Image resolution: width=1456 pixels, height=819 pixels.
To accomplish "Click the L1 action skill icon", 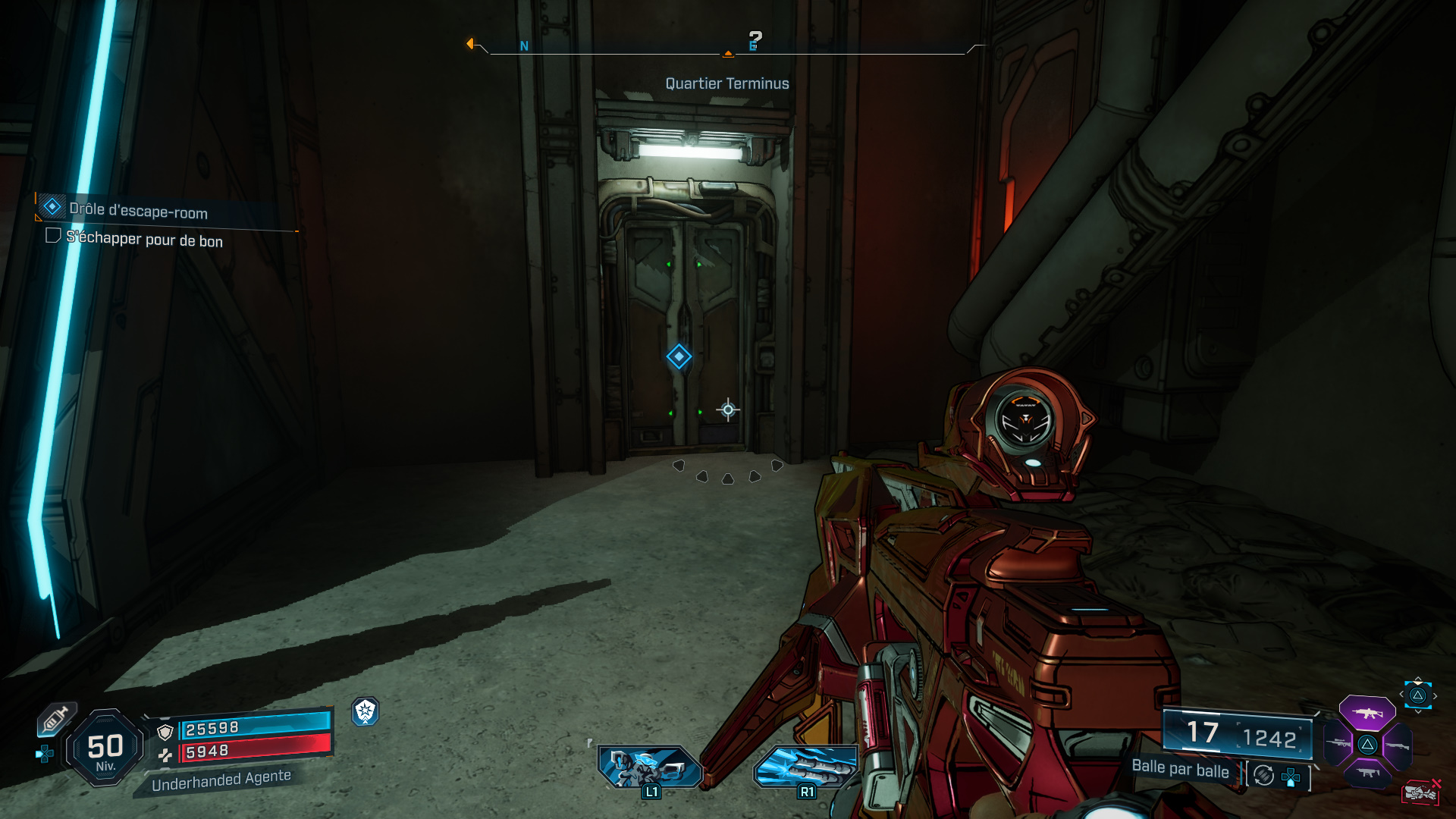I will click(650, 766).
